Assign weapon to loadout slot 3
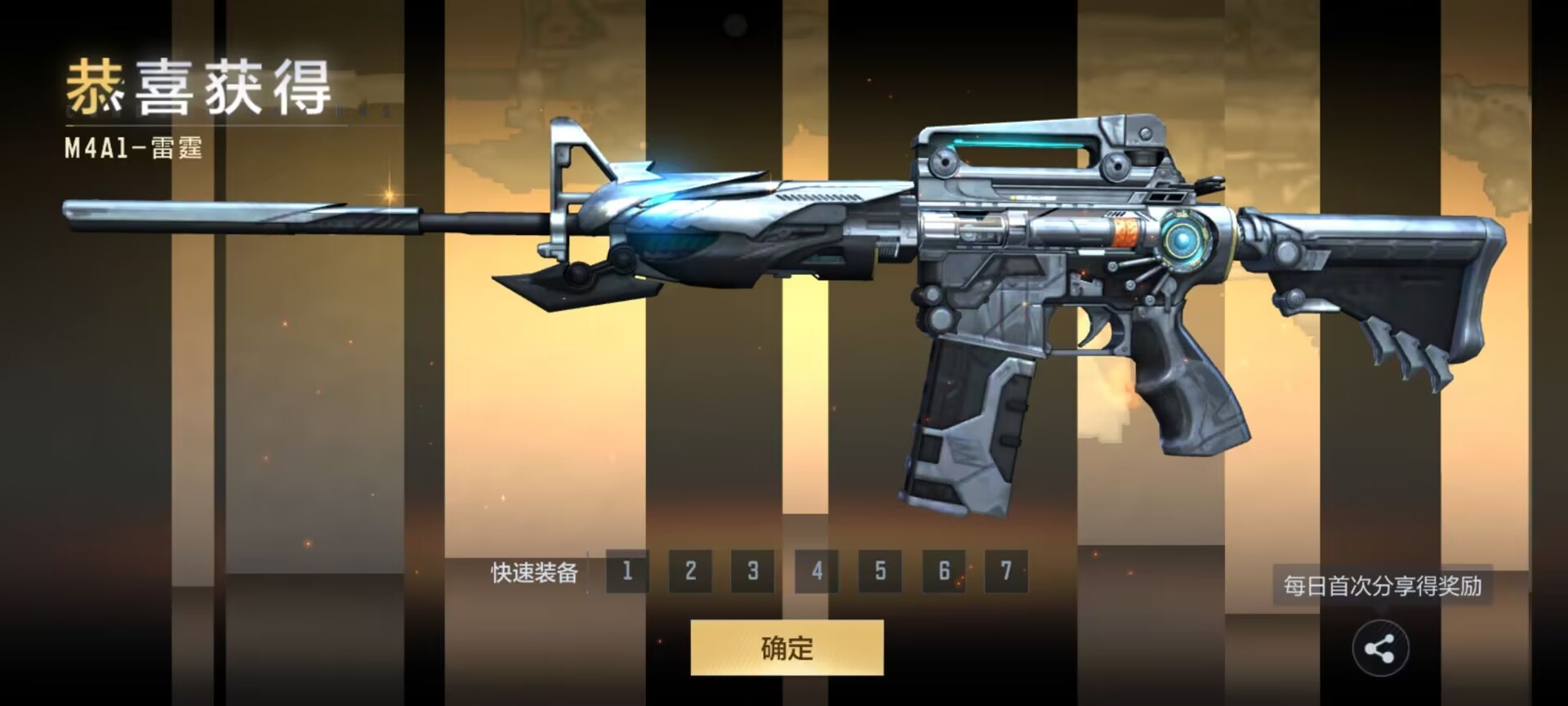The image size is (1568, 706). coord(753,570)
